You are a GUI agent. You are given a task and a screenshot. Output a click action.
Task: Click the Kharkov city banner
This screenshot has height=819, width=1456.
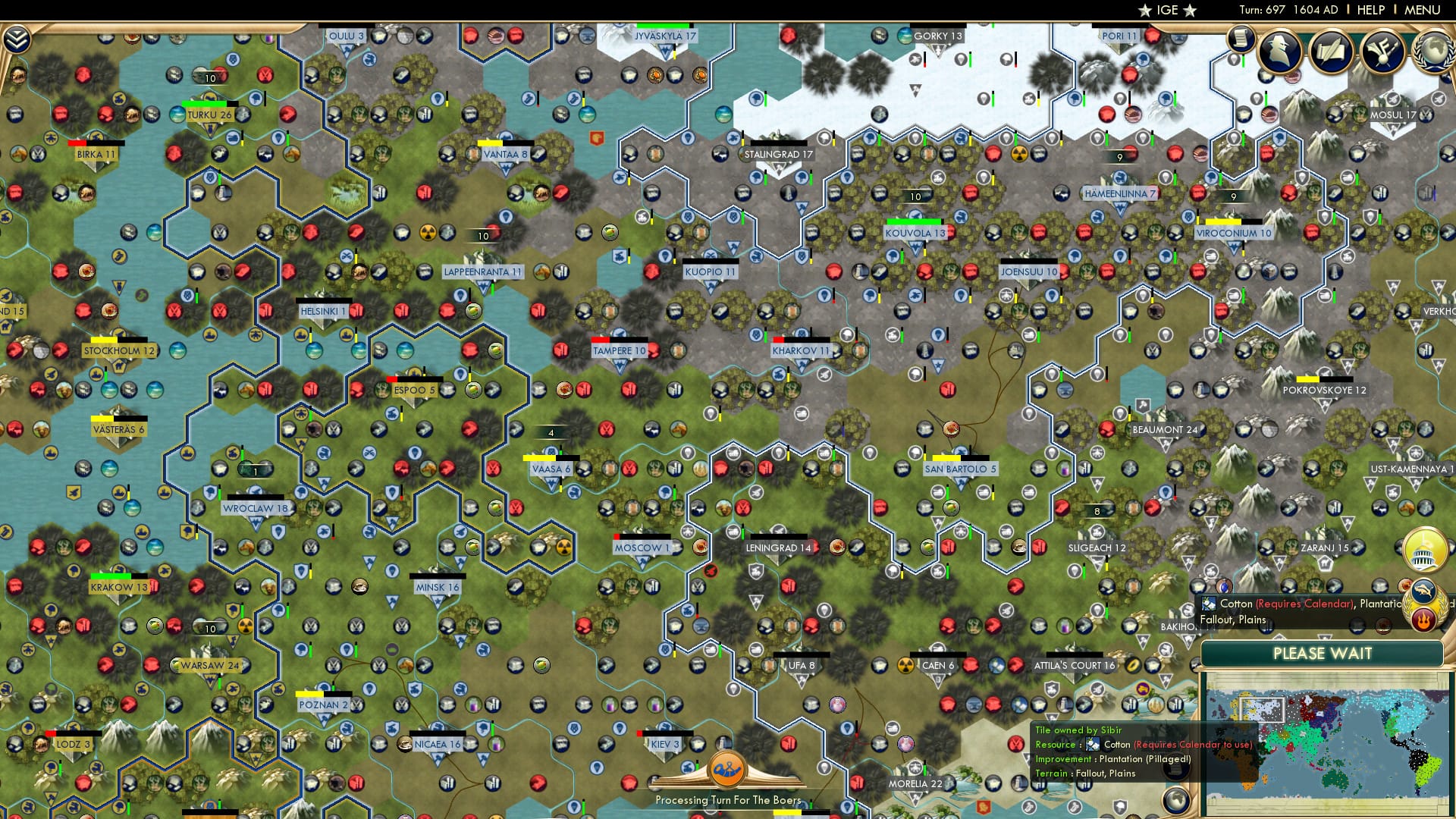tap(800, 350)
